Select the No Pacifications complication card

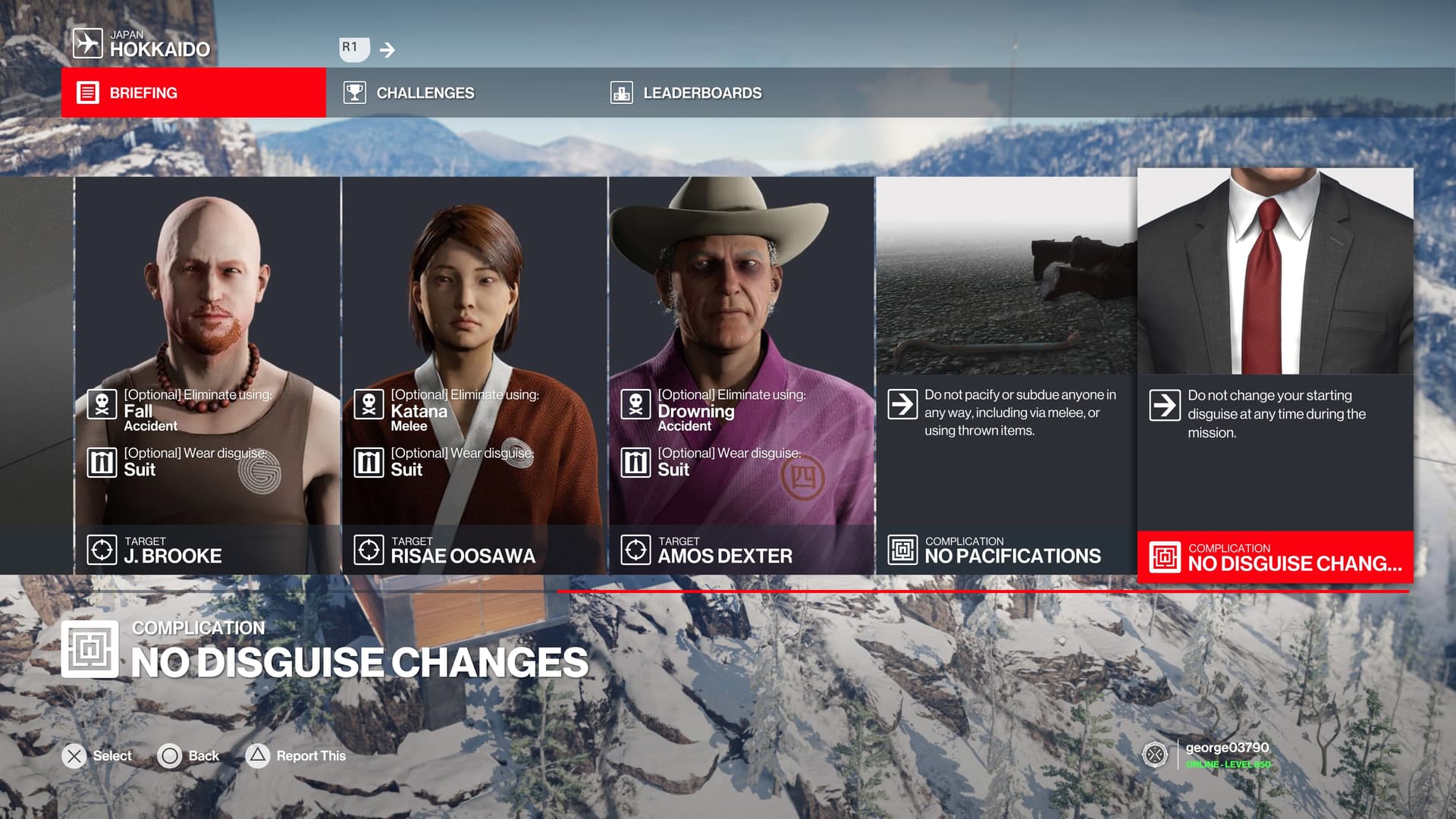[x=1006, y=375]
